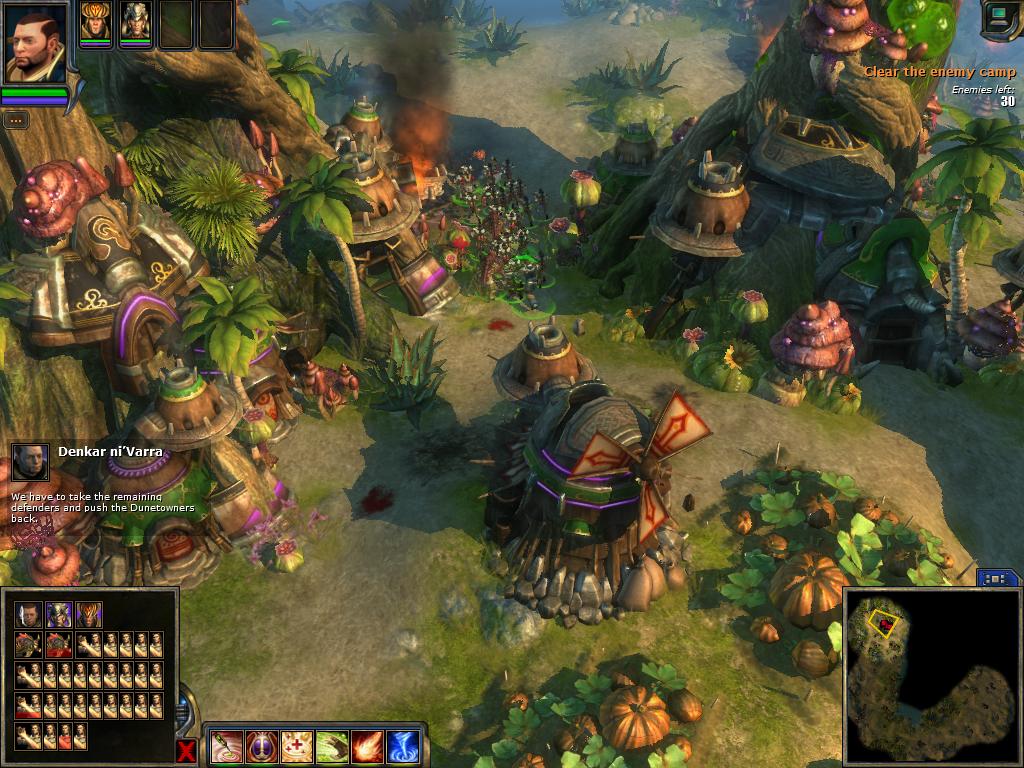Cast the fireball ability

[367, 746]
